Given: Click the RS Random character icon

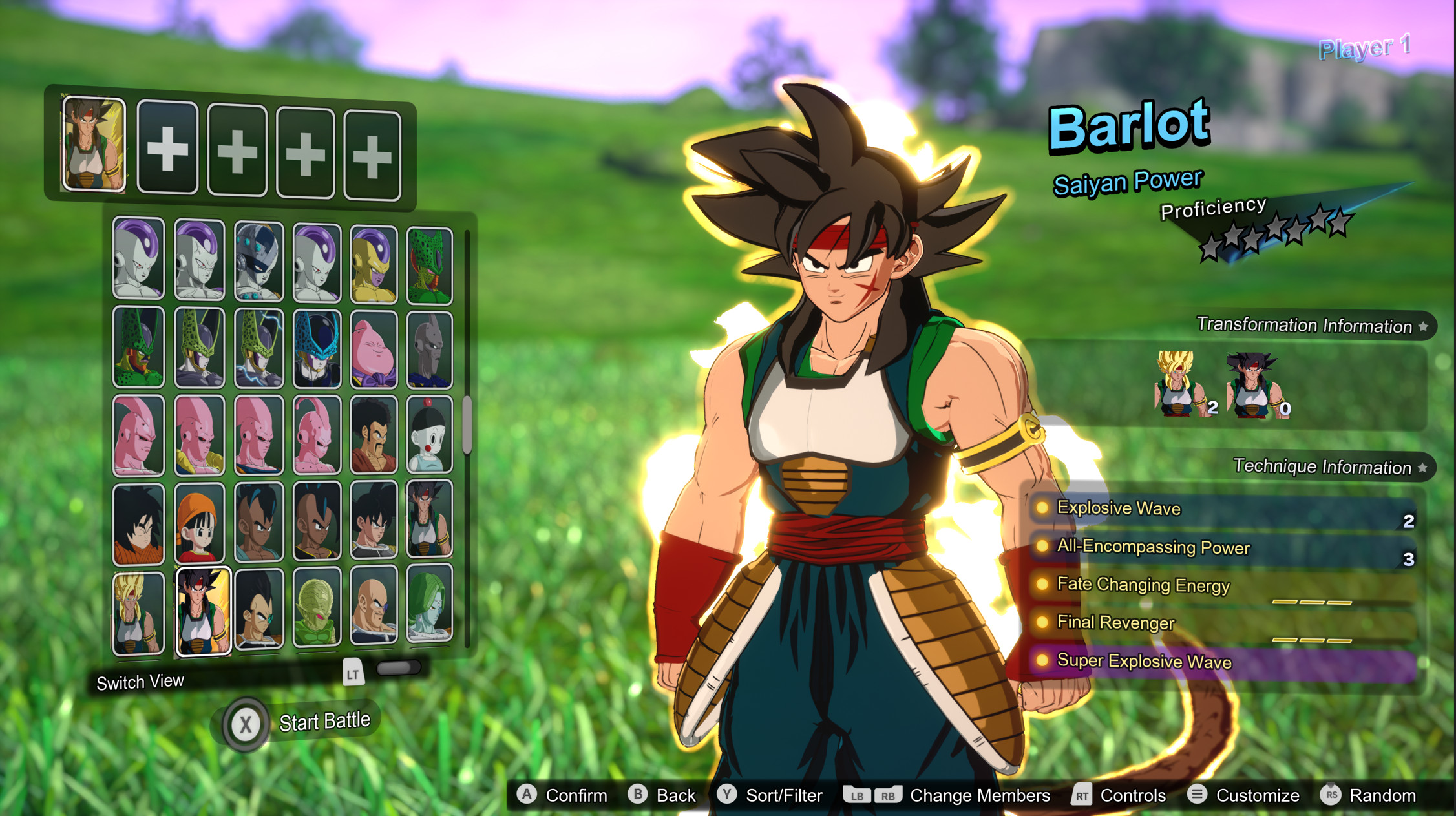Looking at the screenshot, I should coord(1331,795).
